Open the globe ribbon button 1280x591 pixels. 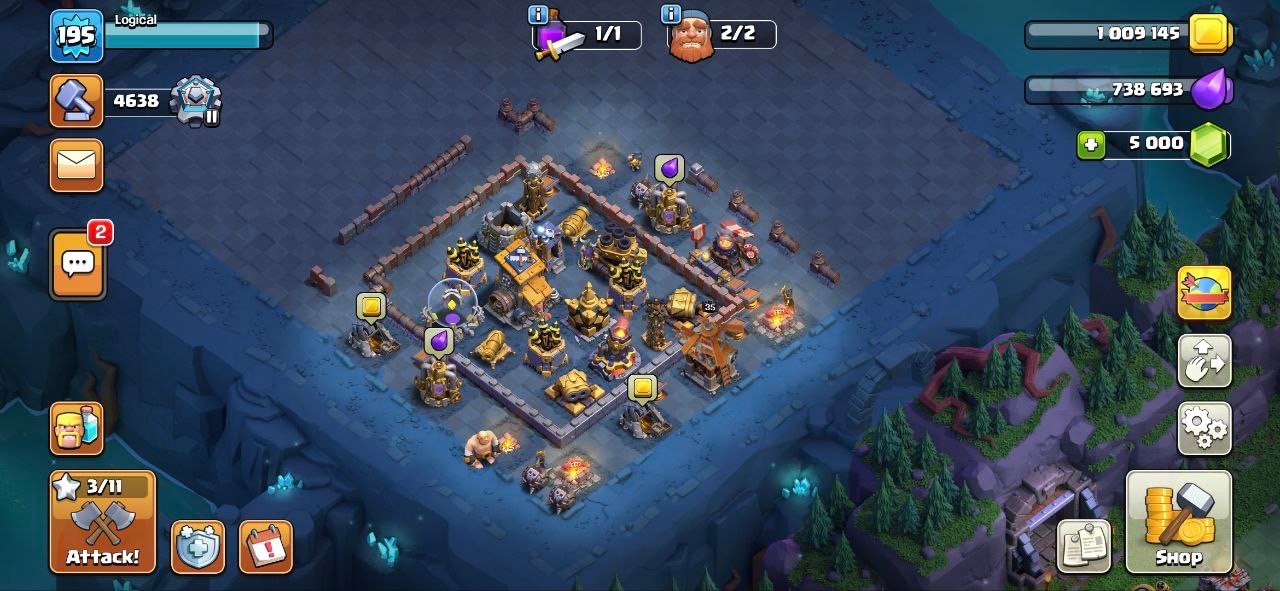1204,293
